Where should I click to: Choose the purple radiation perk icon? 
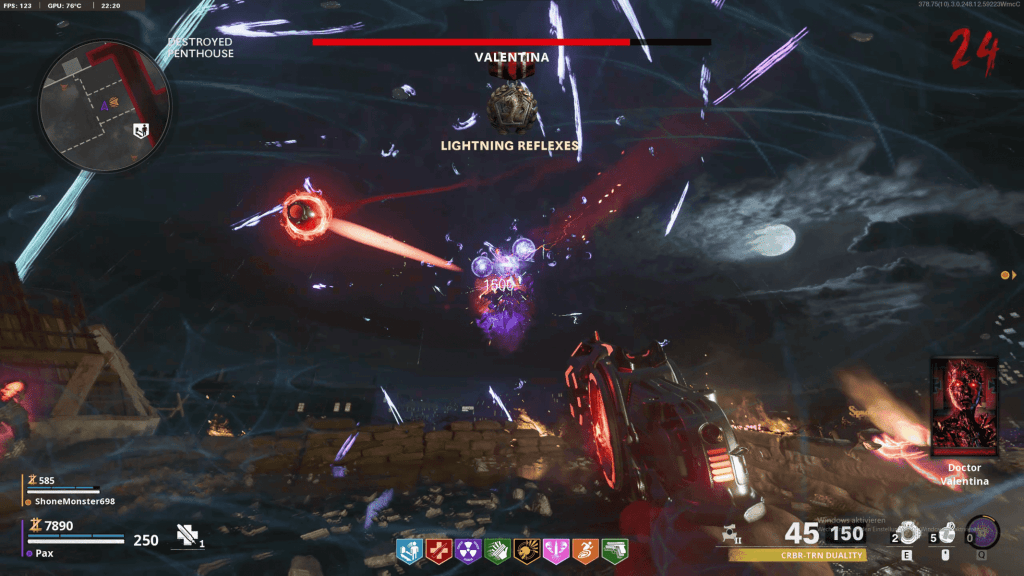468,550
